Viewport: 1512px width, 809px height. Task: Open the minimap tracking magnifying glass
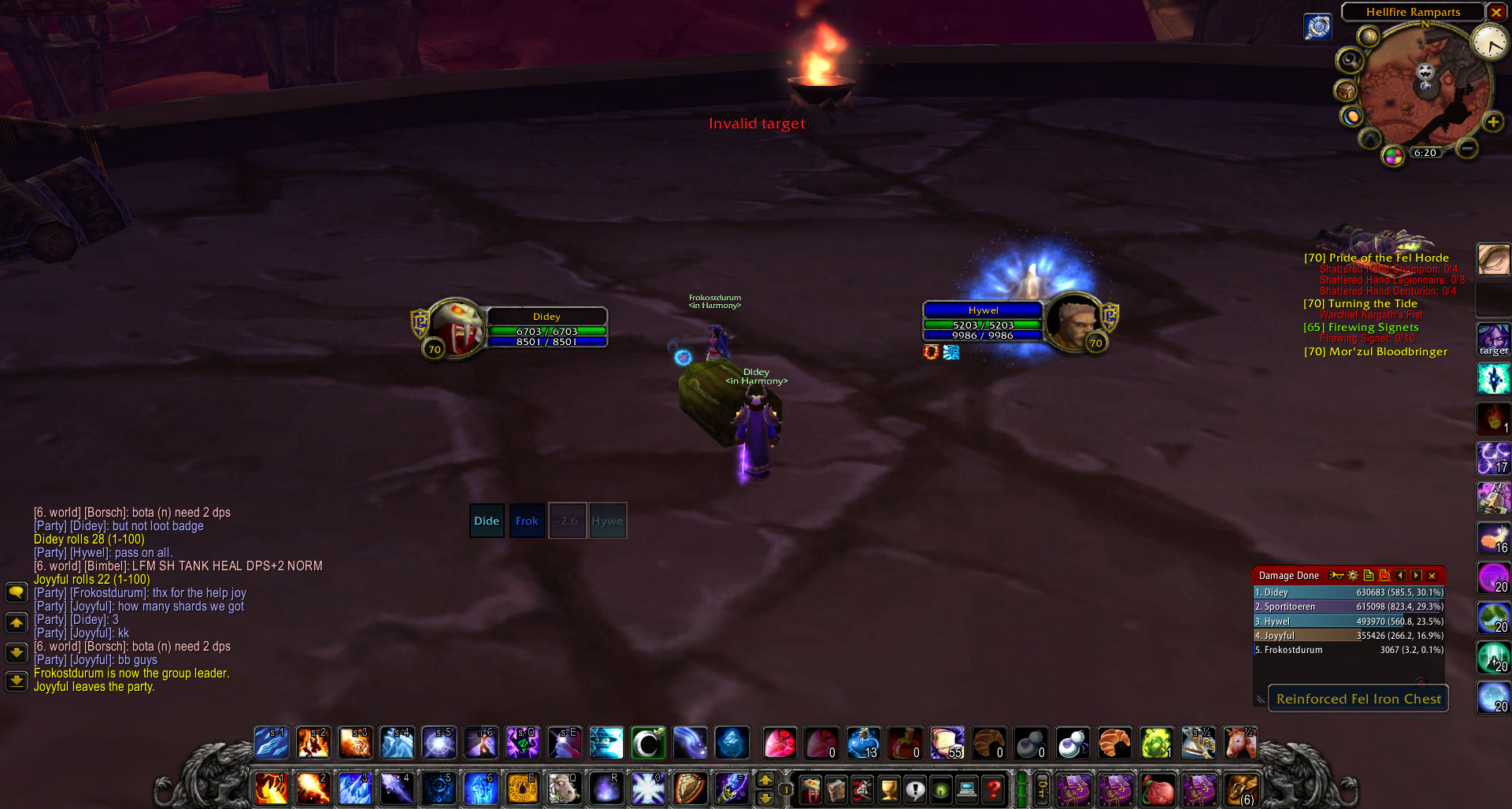[1349, 61]
